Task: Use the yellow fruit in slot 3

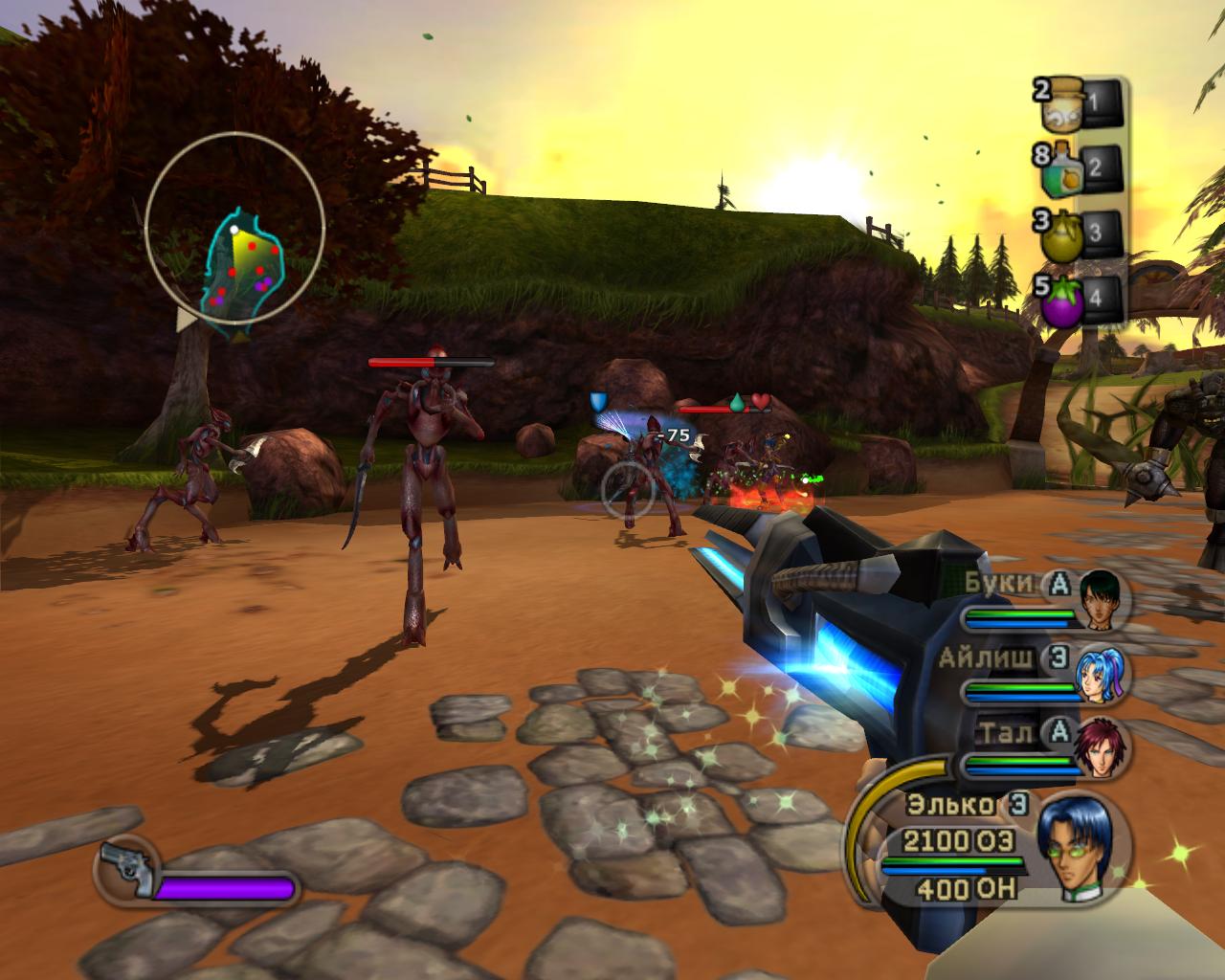Action: point(1063,234)
